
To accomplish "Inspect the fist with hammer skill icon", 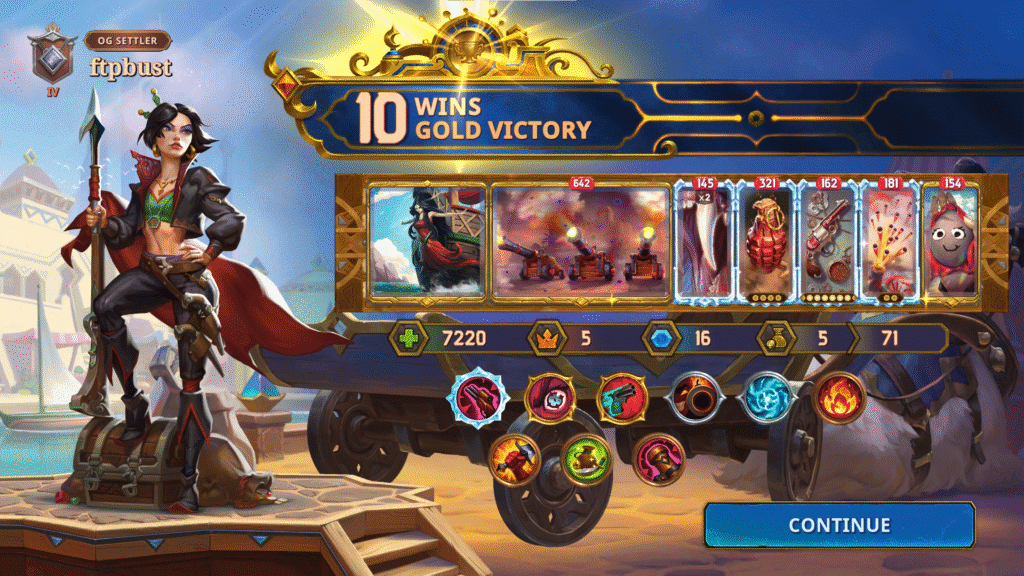I will pyautogui.click(x=514, y=459).
